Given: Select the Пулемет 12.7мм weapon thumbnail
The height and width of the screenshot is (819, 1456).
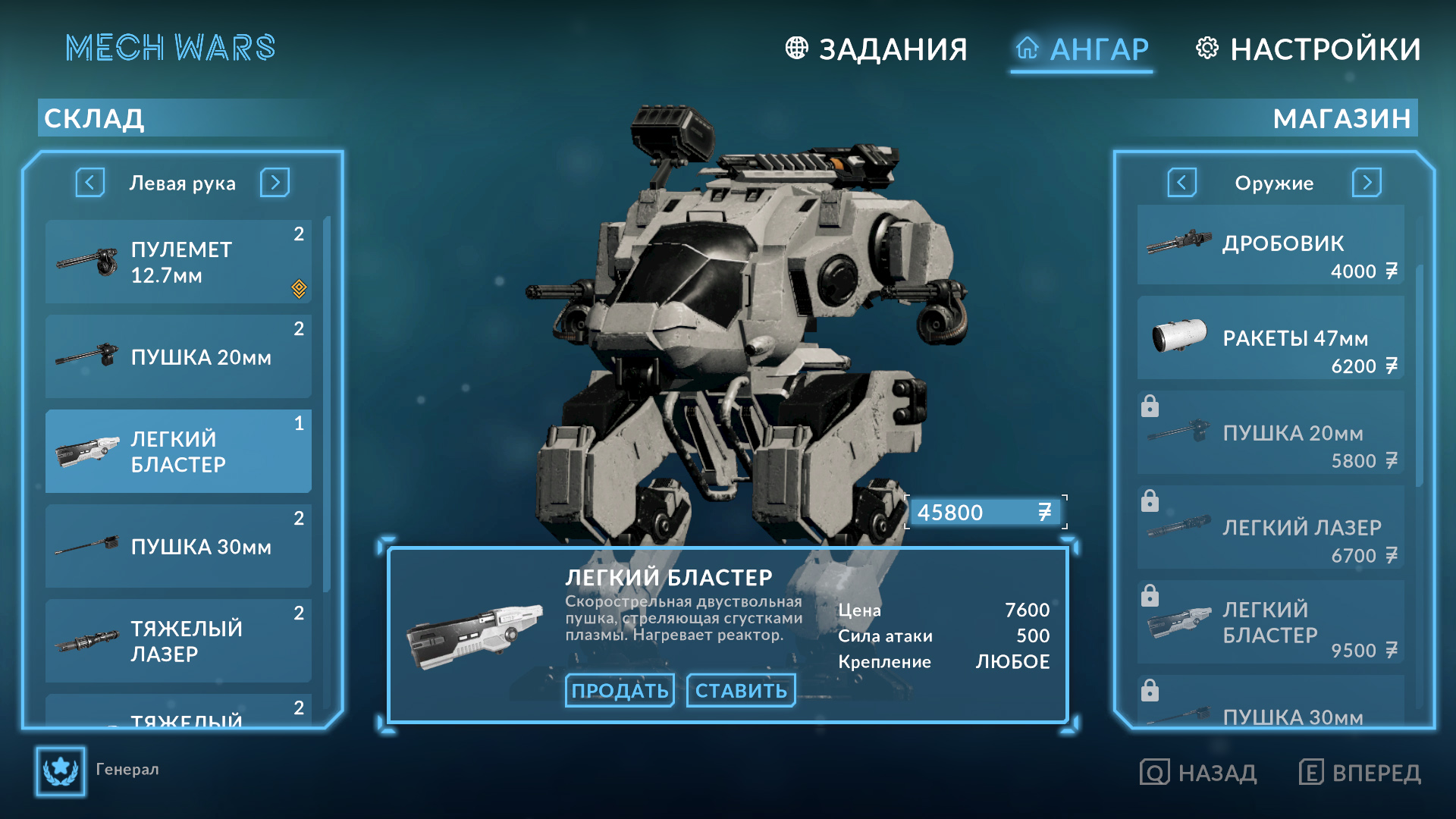Looking at the screenshot, I should (x=85, y=262).
